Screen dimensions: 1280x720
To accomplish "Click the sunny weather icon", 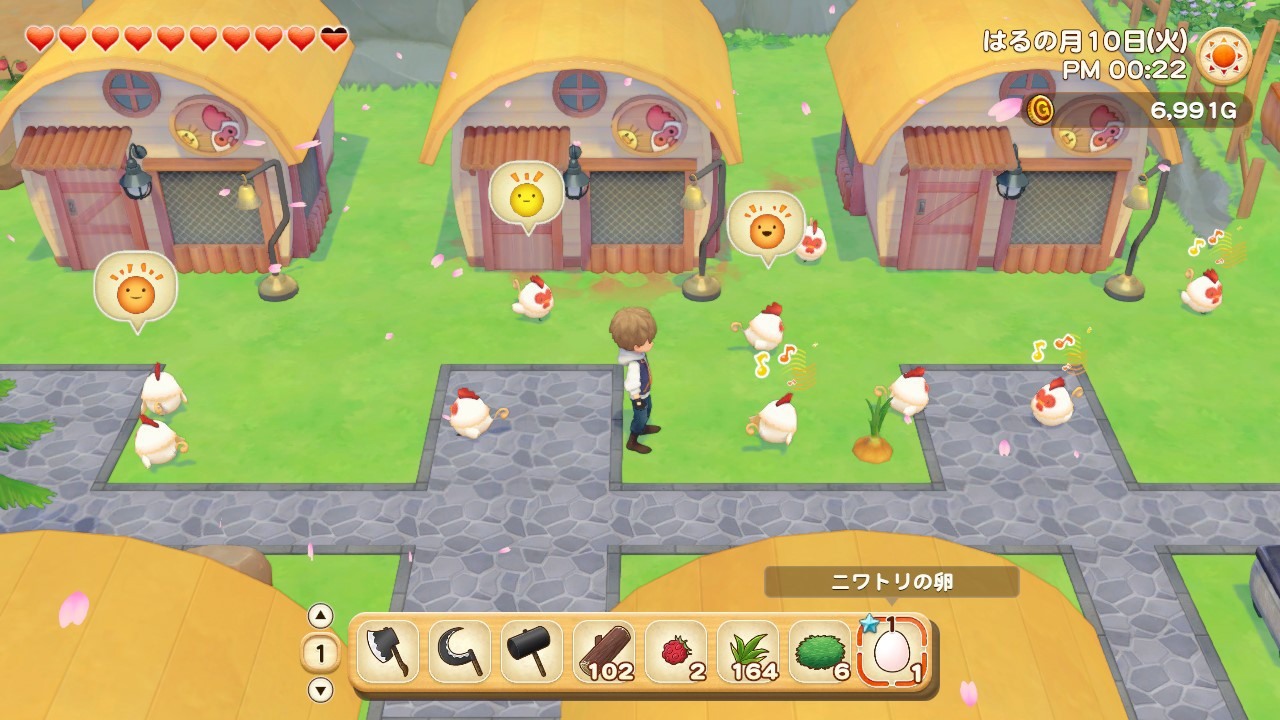I will click(1223, 56).
